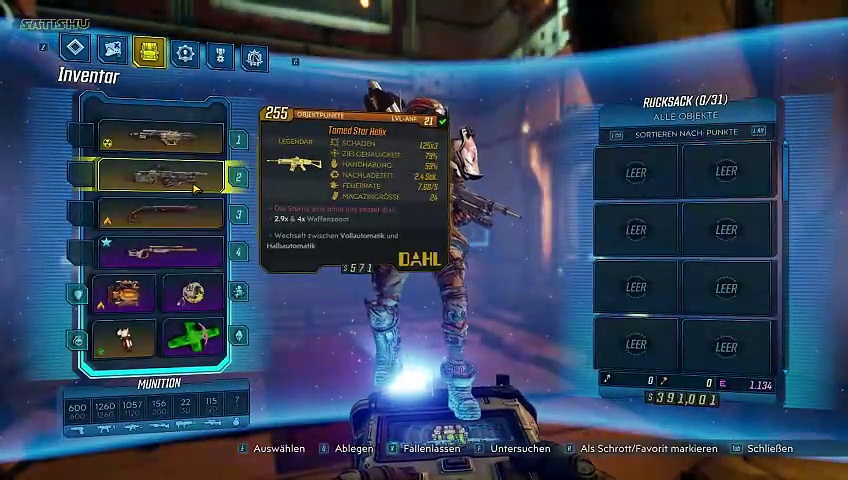Change sorting via Sortieren nach: Punkte
Viewport: 848px width, 480px height.
coord(687,132)
